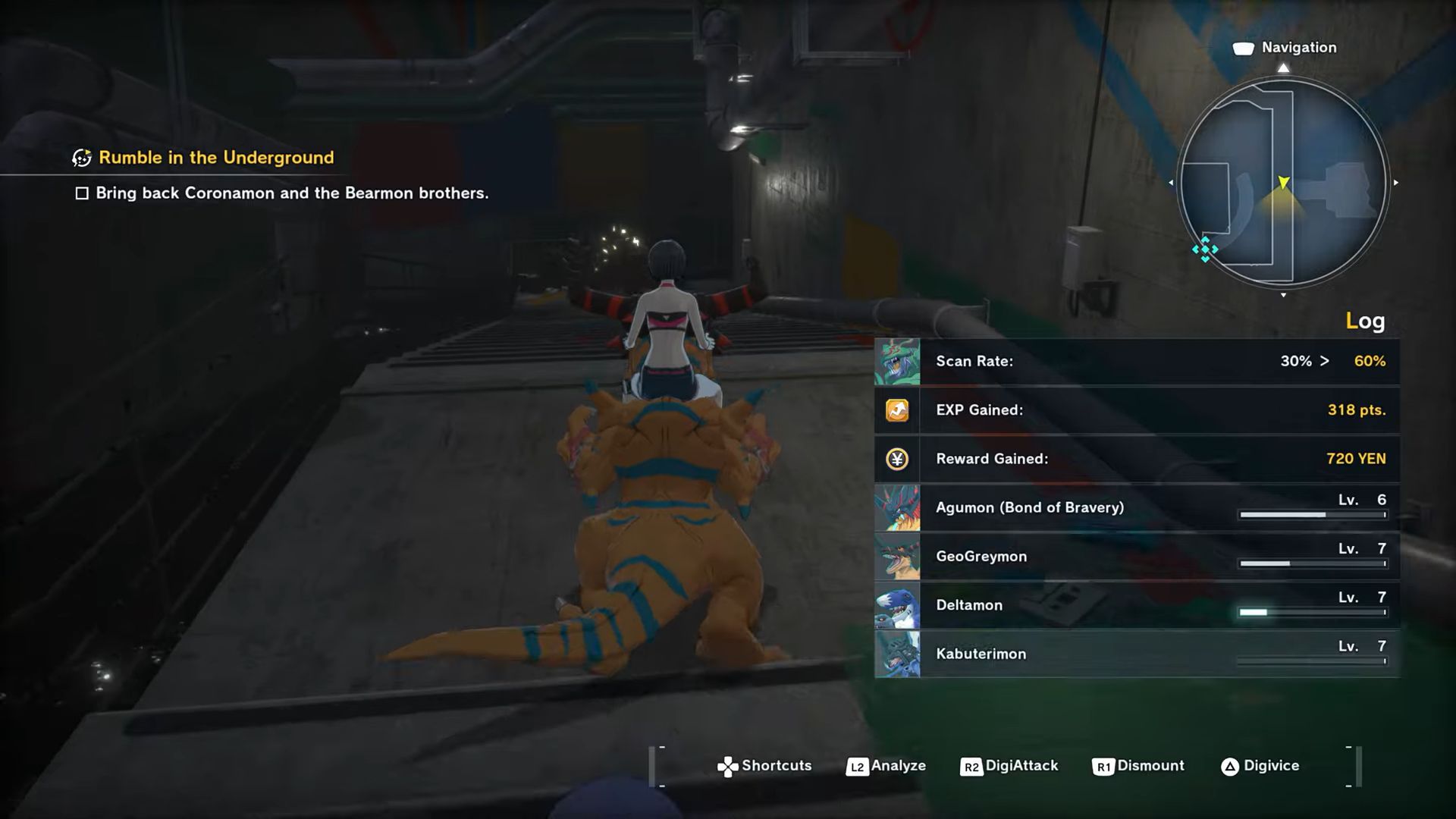Select the Deltamon portrait icon

pyautogui.click(x=897, y=604)
